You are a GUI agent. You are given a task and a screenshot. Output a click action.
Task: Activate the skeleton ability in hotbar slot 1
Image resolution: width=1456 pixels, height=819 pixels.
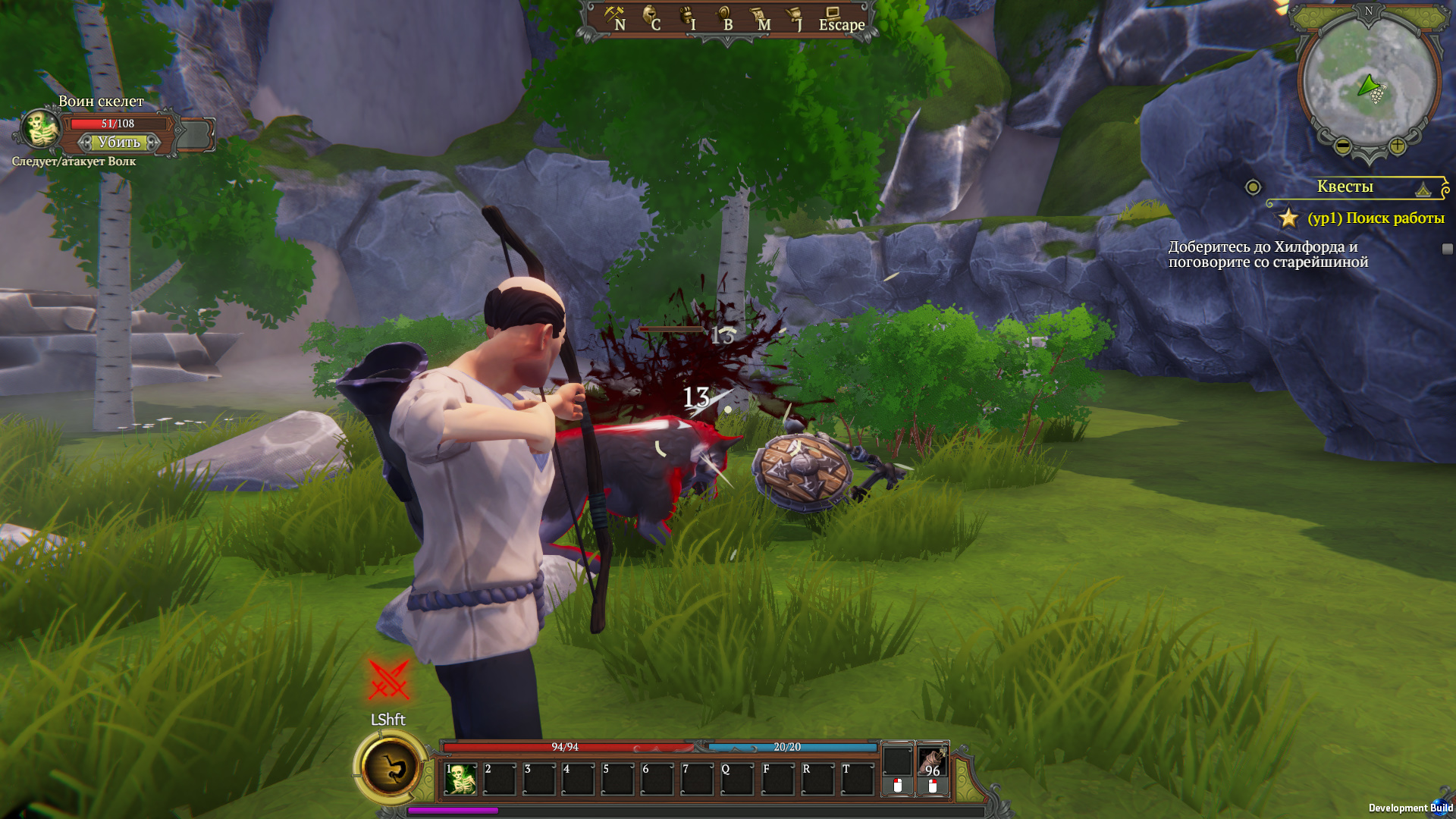[460, 779]
